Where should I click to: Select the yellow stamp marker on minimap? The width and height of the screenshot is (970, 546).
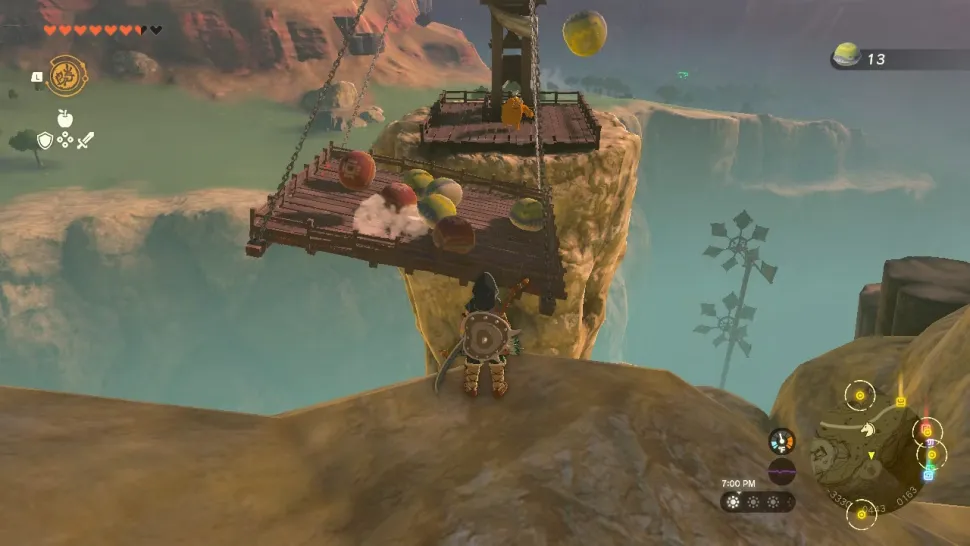901,401
